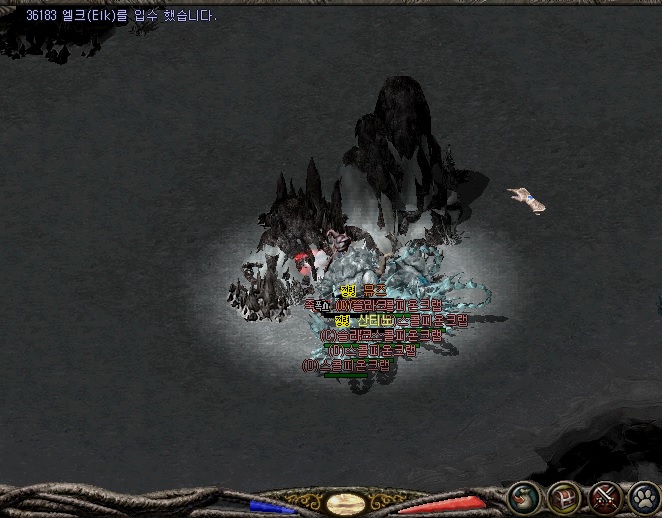Open the paw print pet button
The image size is (662, 518).
tap(643, 496)
